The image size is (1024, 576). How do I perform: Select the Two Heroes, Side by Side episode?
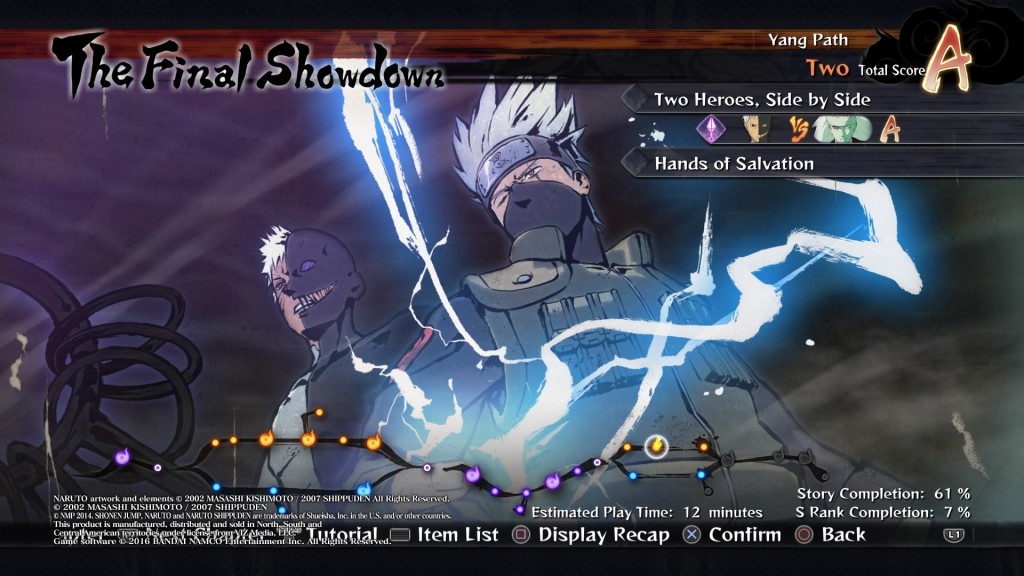(x=761, y=100)
